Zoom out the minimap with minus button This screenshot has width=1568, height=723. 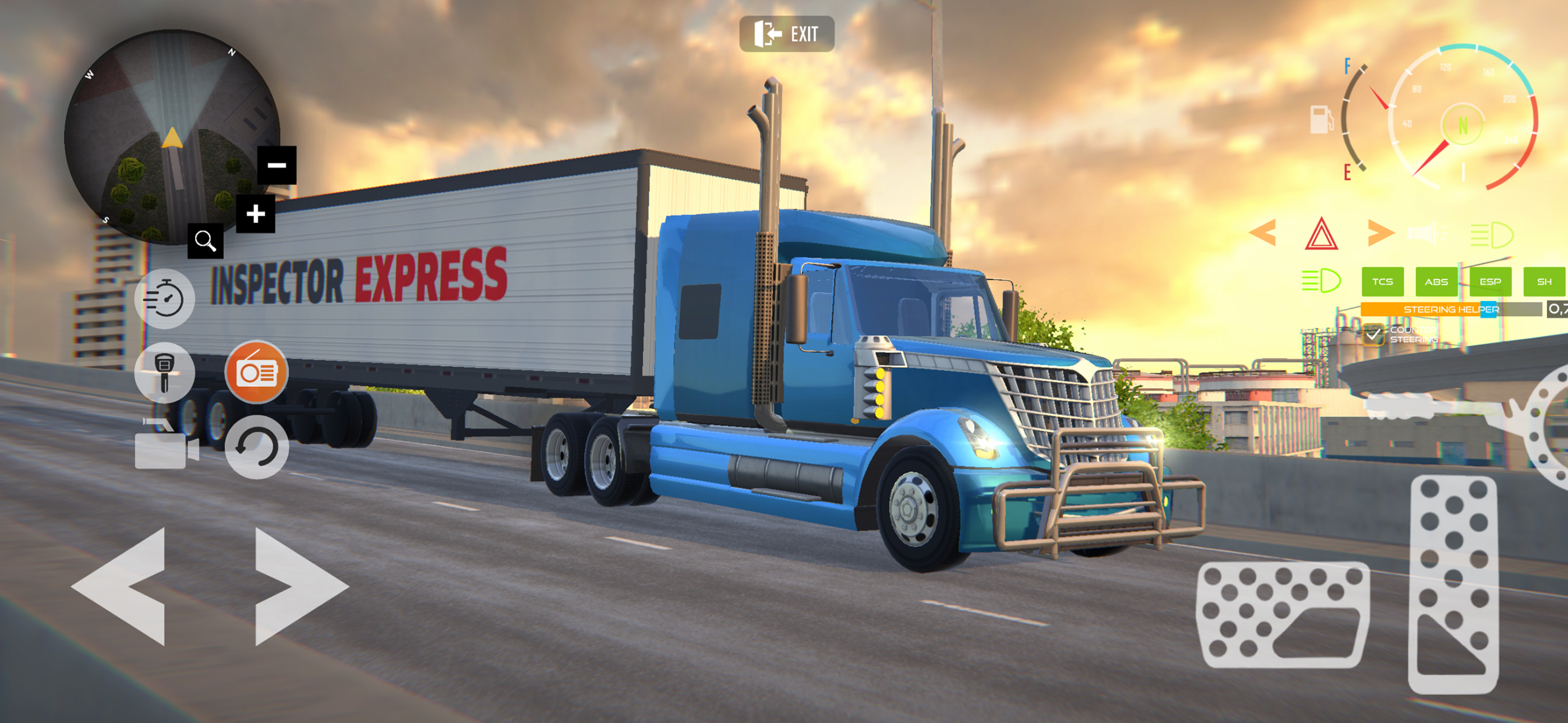click(x=277, y=164)
